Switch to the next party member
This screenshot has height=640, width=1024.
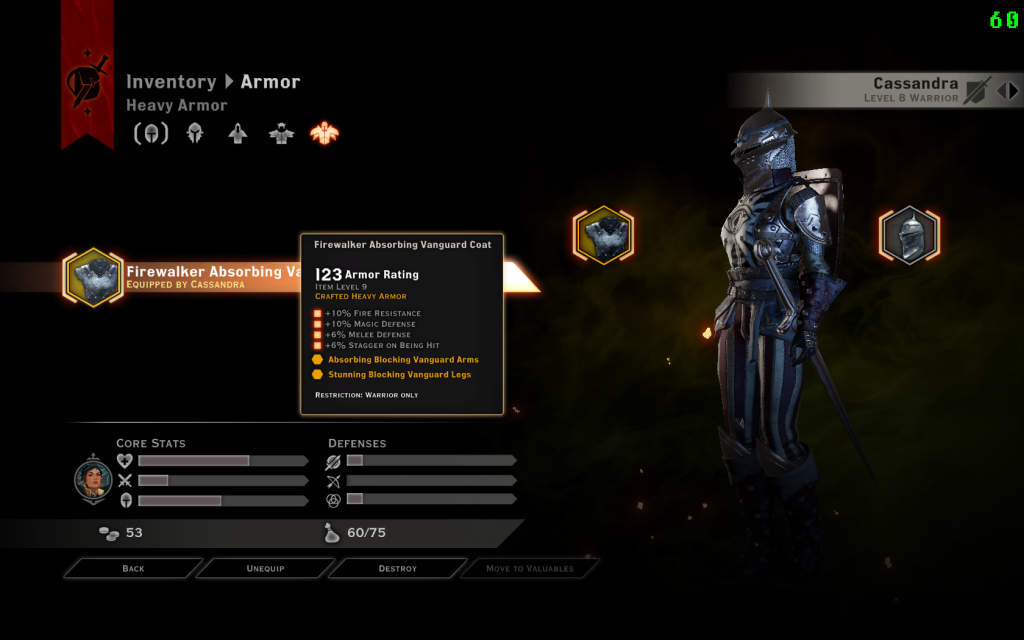[x=1013, y=90]
